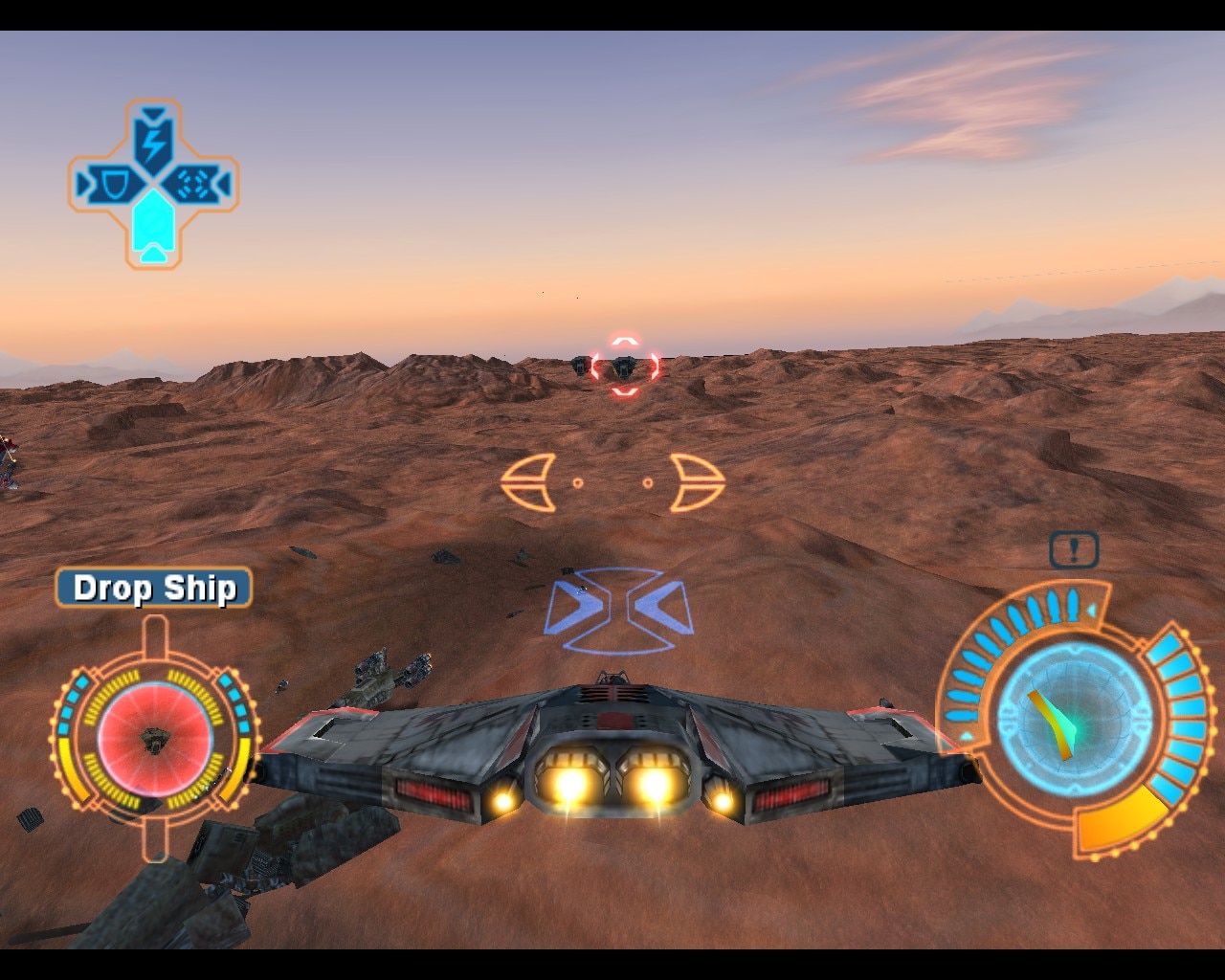
Task: Expand the down chevron above the lightning weapon
Action: pyautogui.click(x=153, y=114)
